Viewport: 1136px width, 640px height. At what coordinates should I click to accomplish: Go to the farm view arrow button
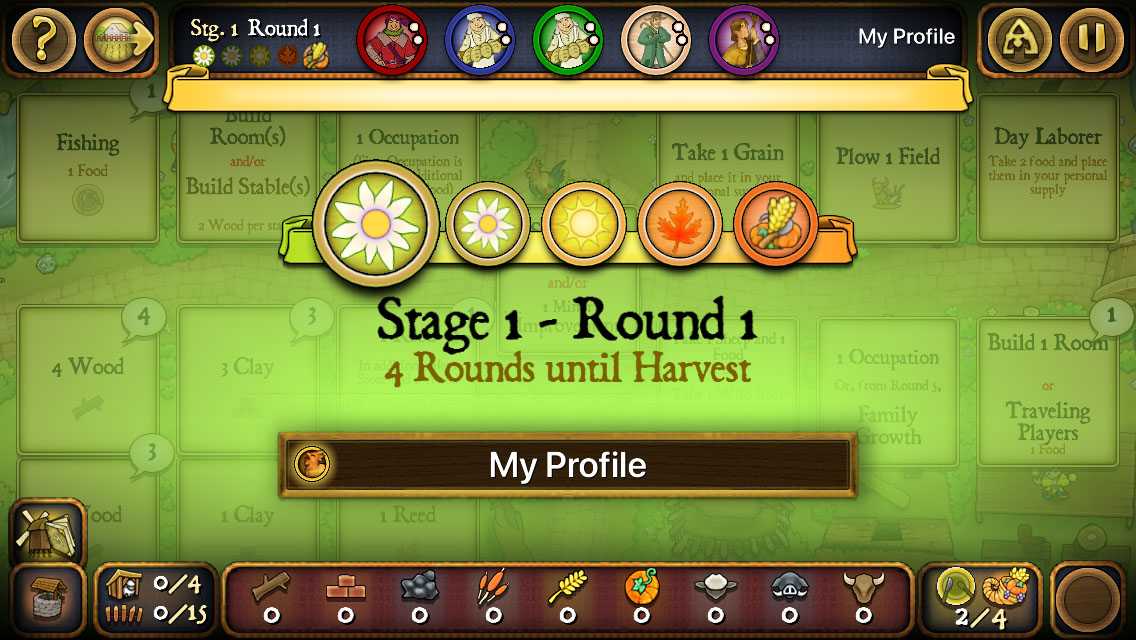118,40
